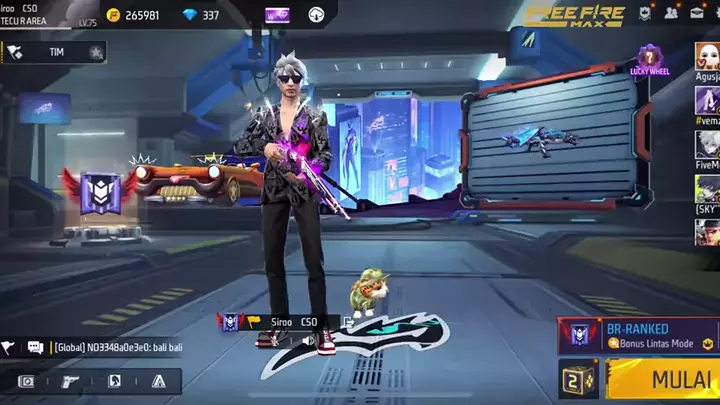Start the match with the MULAI button

tap(666, 380)
